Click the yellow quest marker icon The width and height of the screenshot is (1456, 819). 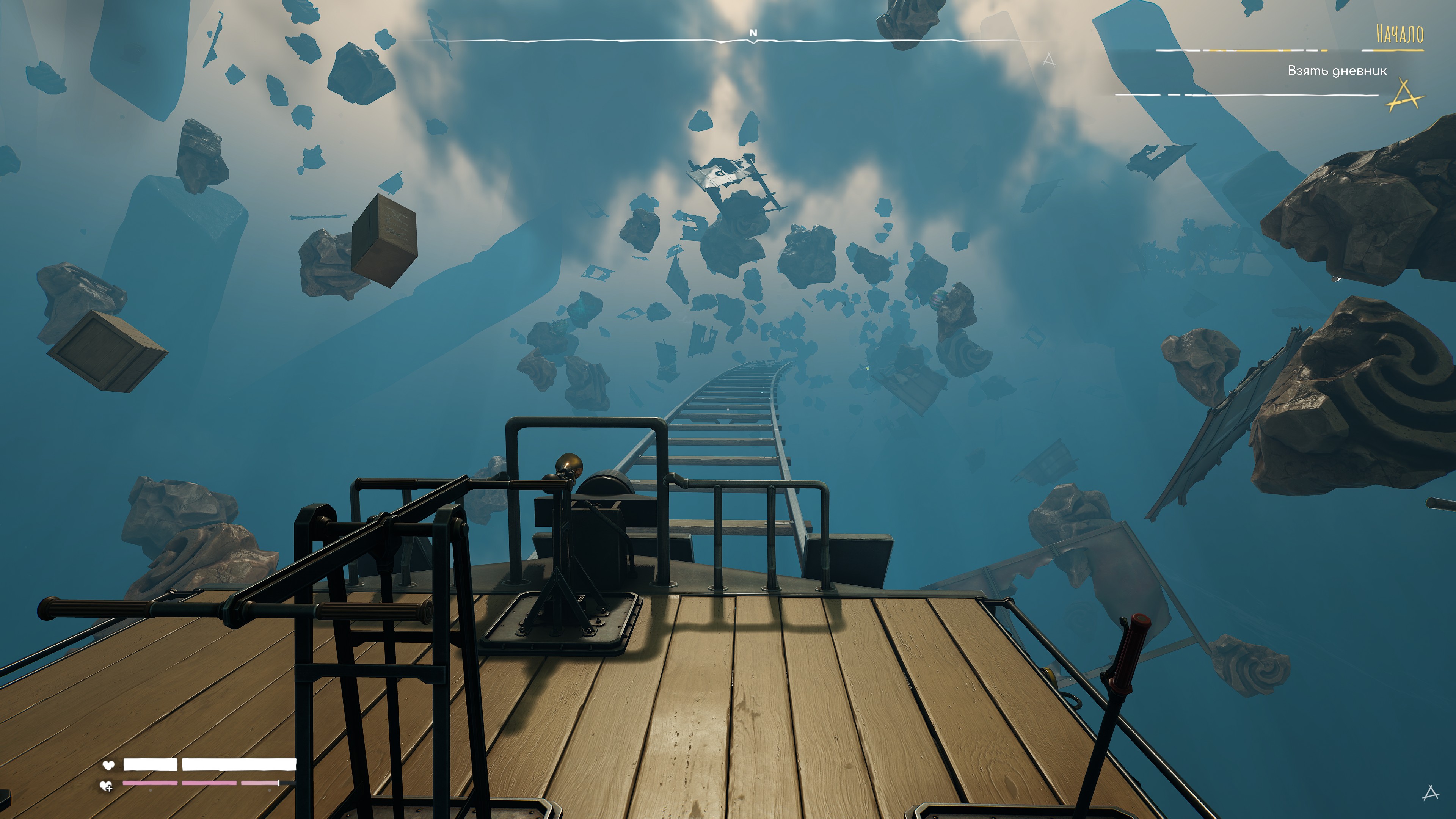tap(1405, 96)
